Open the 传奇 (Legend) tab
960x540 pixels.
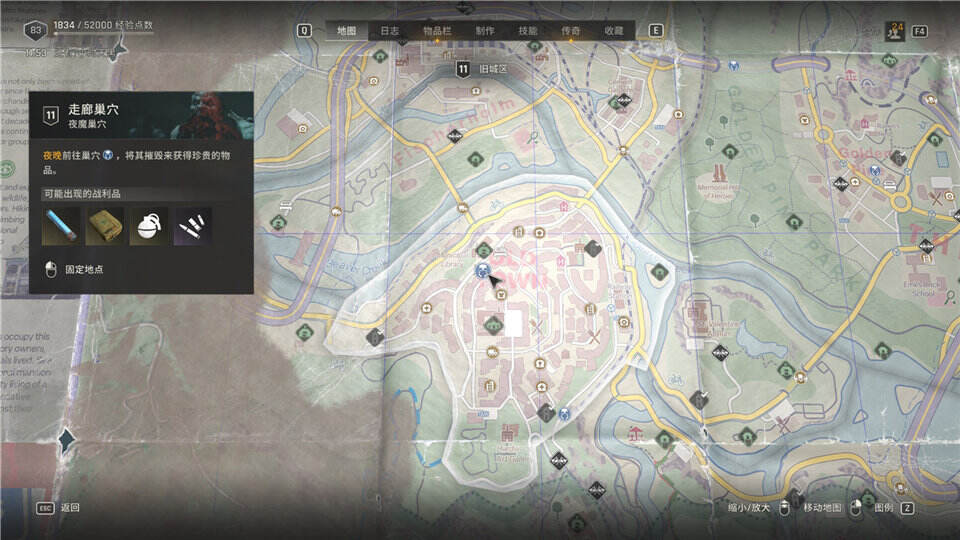tap(571, 31)
